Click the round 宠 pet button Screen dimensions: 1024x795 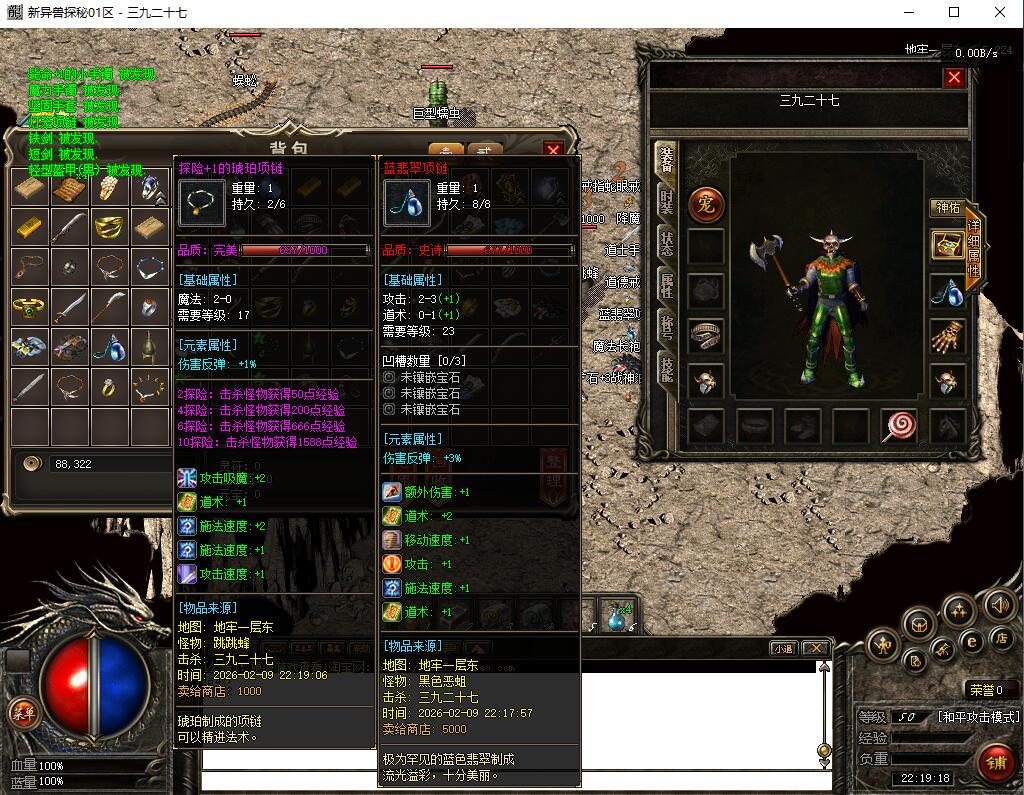[706, 204]
